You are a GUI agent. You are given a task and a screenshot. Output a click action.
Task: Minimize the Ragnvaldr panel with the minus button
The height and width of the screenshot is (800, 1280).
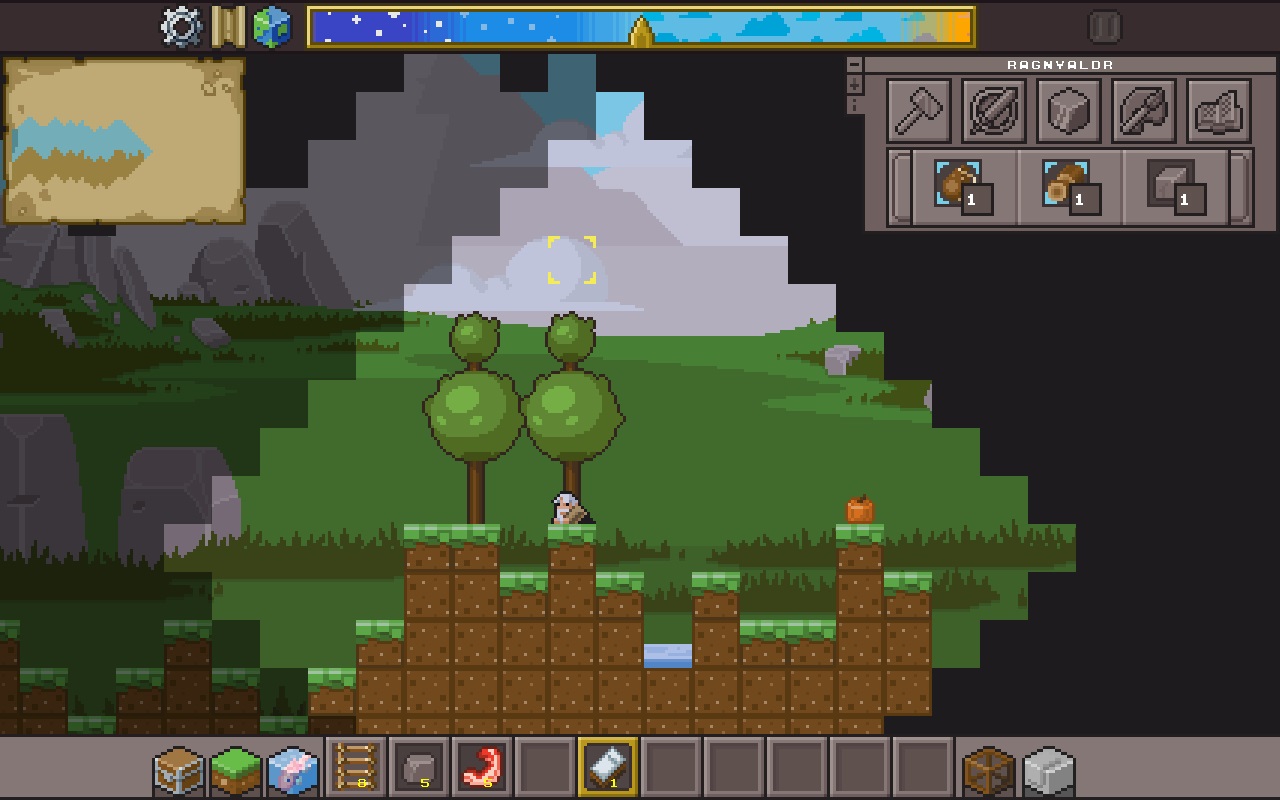click(854, 64)
